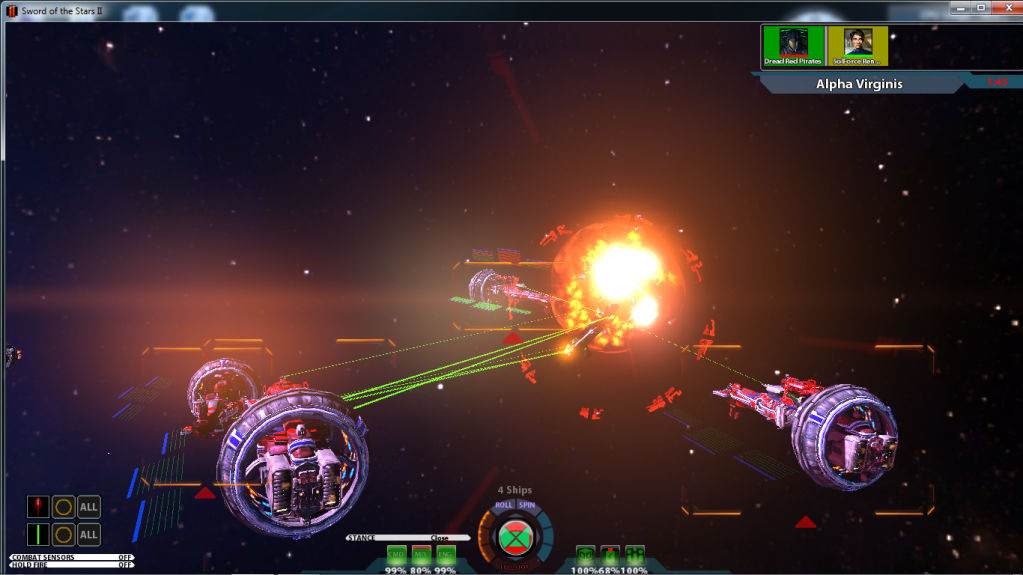Click the ROLL maneuver button
This screenshot has height=575, width=1023.
[x=503, y=505]
